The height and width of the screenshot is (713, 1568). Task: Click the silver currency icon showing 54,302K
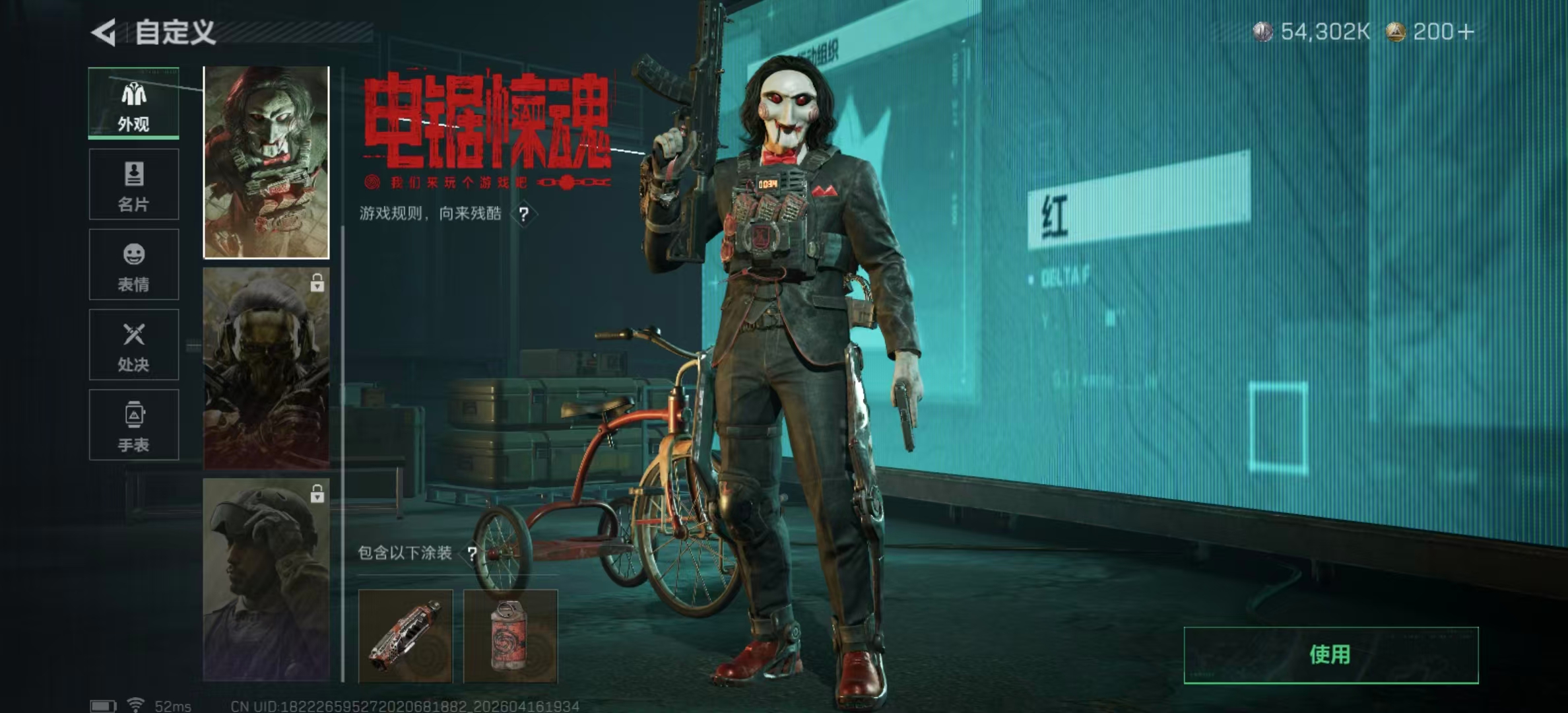pos(1264,29)
